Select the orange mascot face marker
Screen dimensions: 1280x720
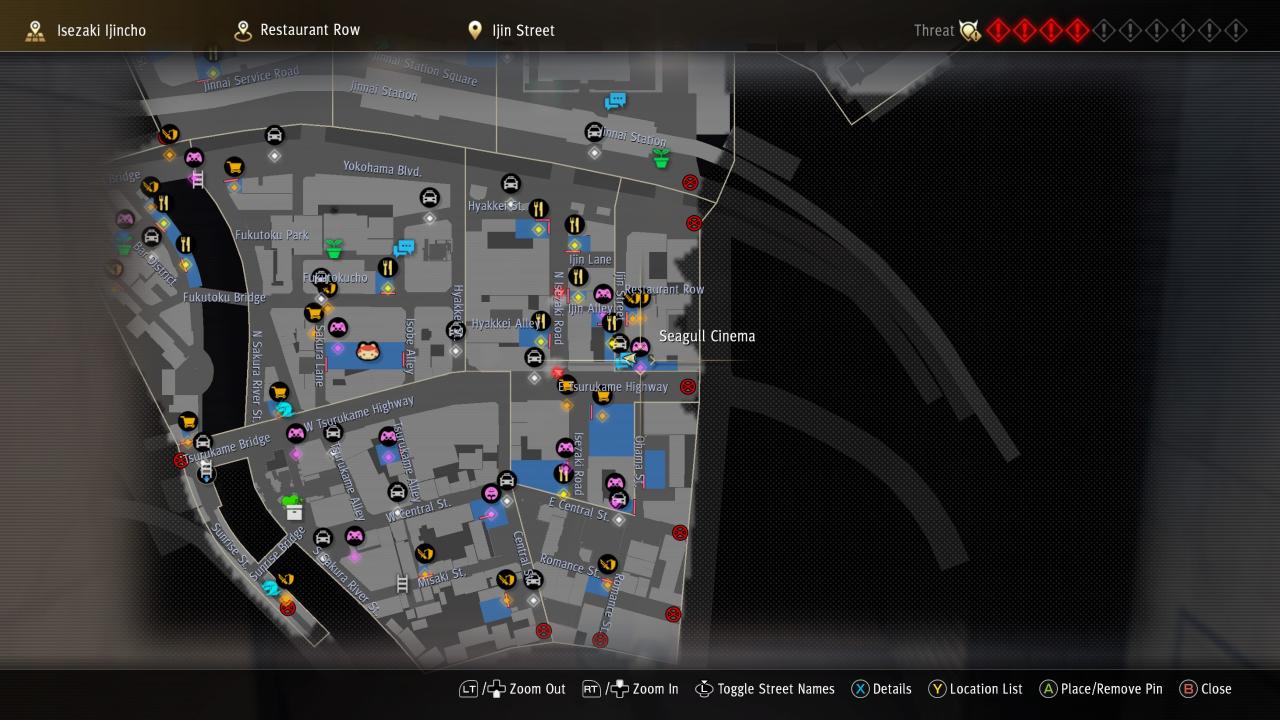click(x=368, y=351)
